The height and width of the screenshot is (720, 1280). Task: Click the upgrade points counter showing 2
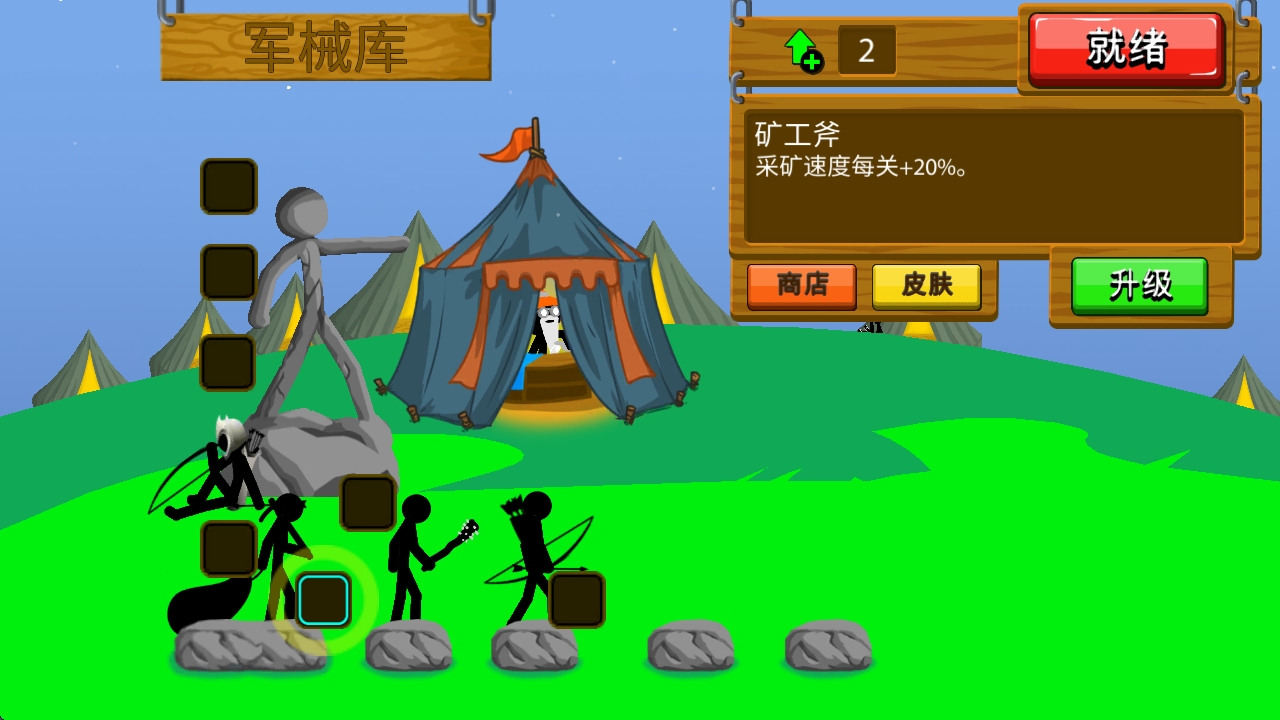(865, 50)
